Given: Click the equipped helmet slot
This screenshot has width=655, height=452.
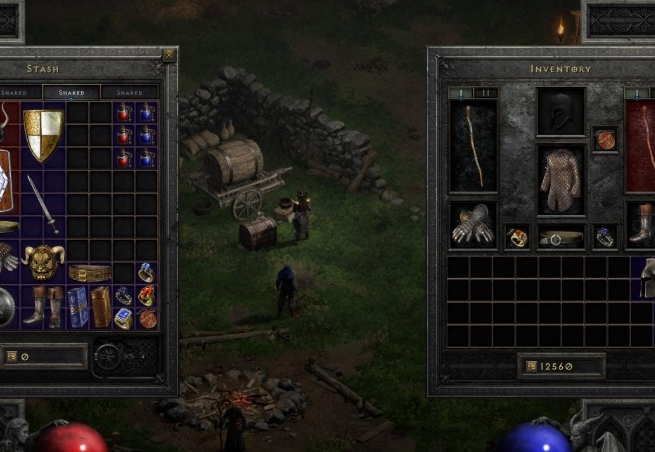Looking at the screenshot, I should pos(561,111).
